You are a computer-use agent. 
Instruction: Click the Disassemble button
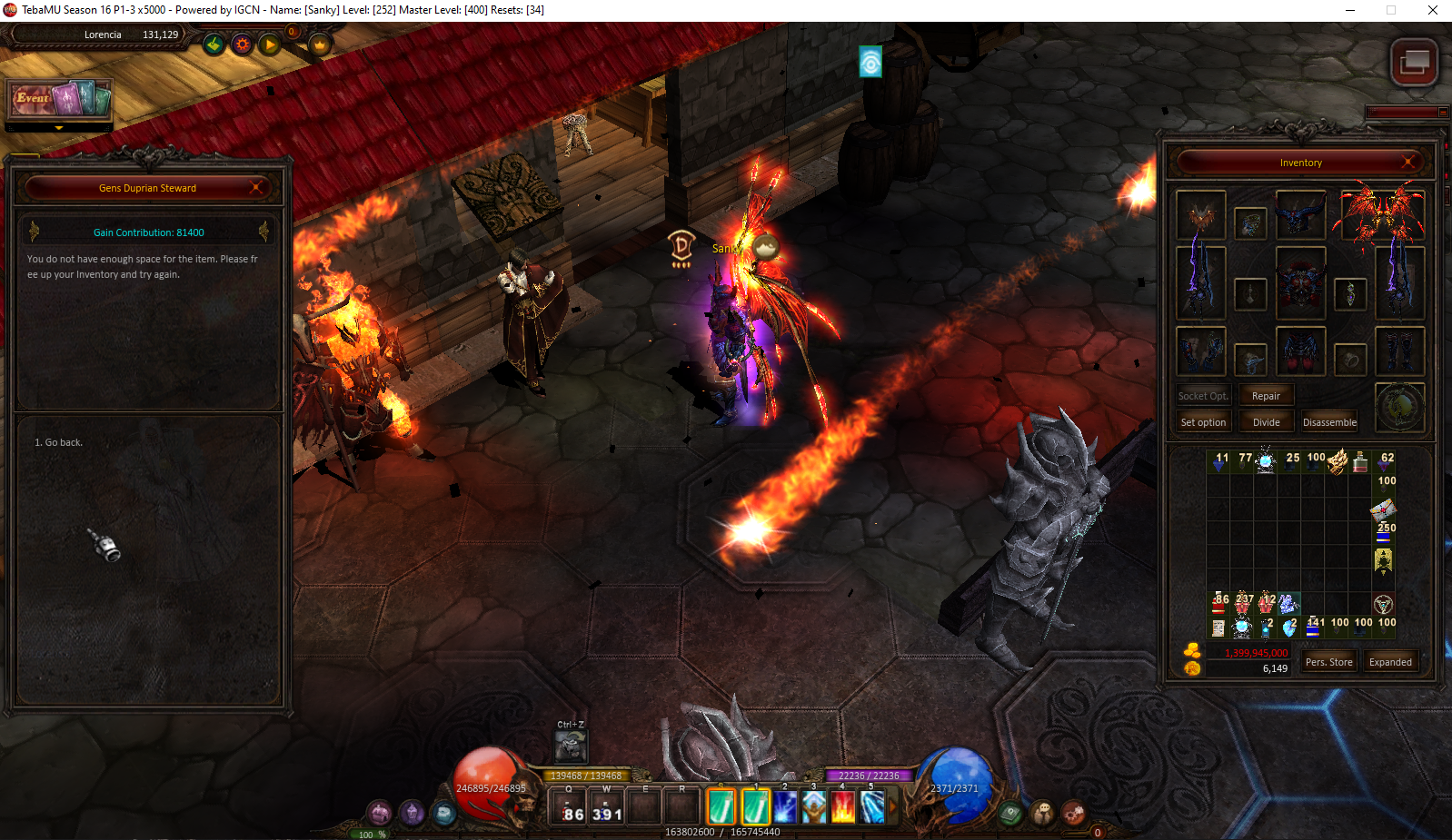(x=1329, y=422)
